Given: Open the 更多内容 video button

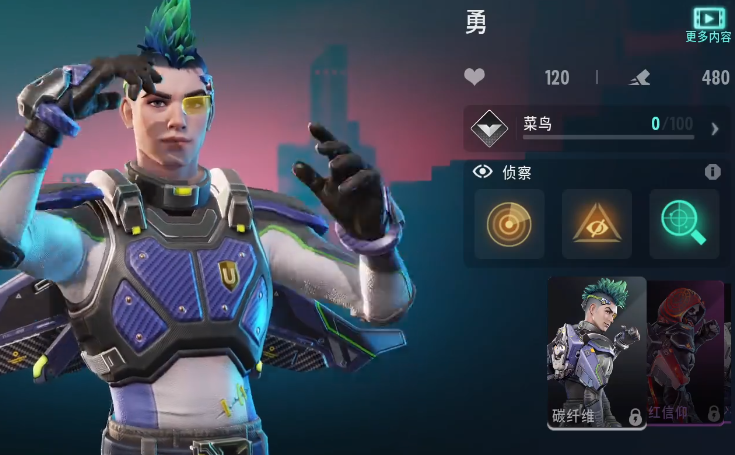Looking at the screenshot, I should click(x=708, y=24).
